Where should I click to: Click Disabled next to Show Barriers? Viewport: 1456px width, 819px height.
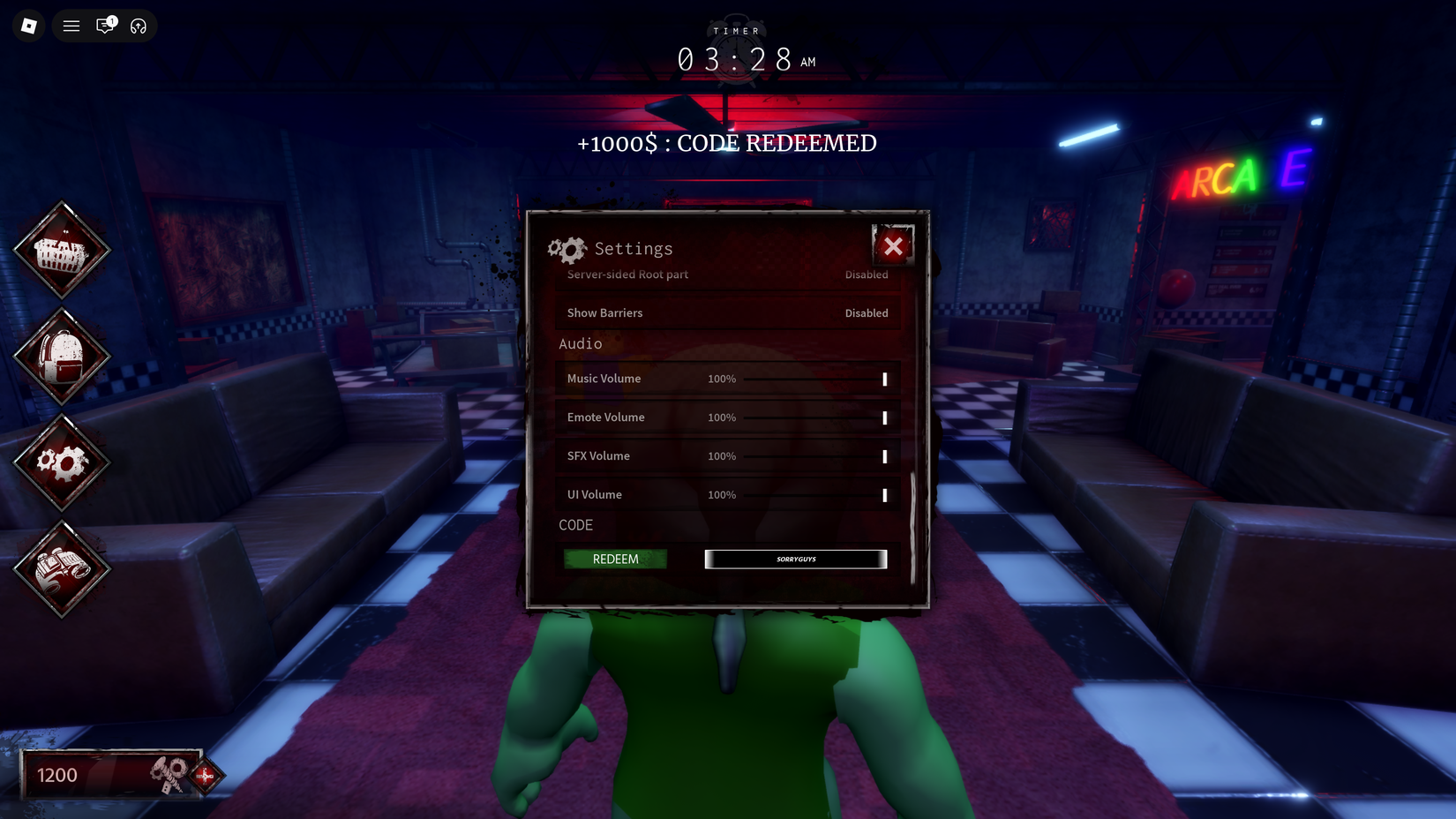[x=867, y=312]
